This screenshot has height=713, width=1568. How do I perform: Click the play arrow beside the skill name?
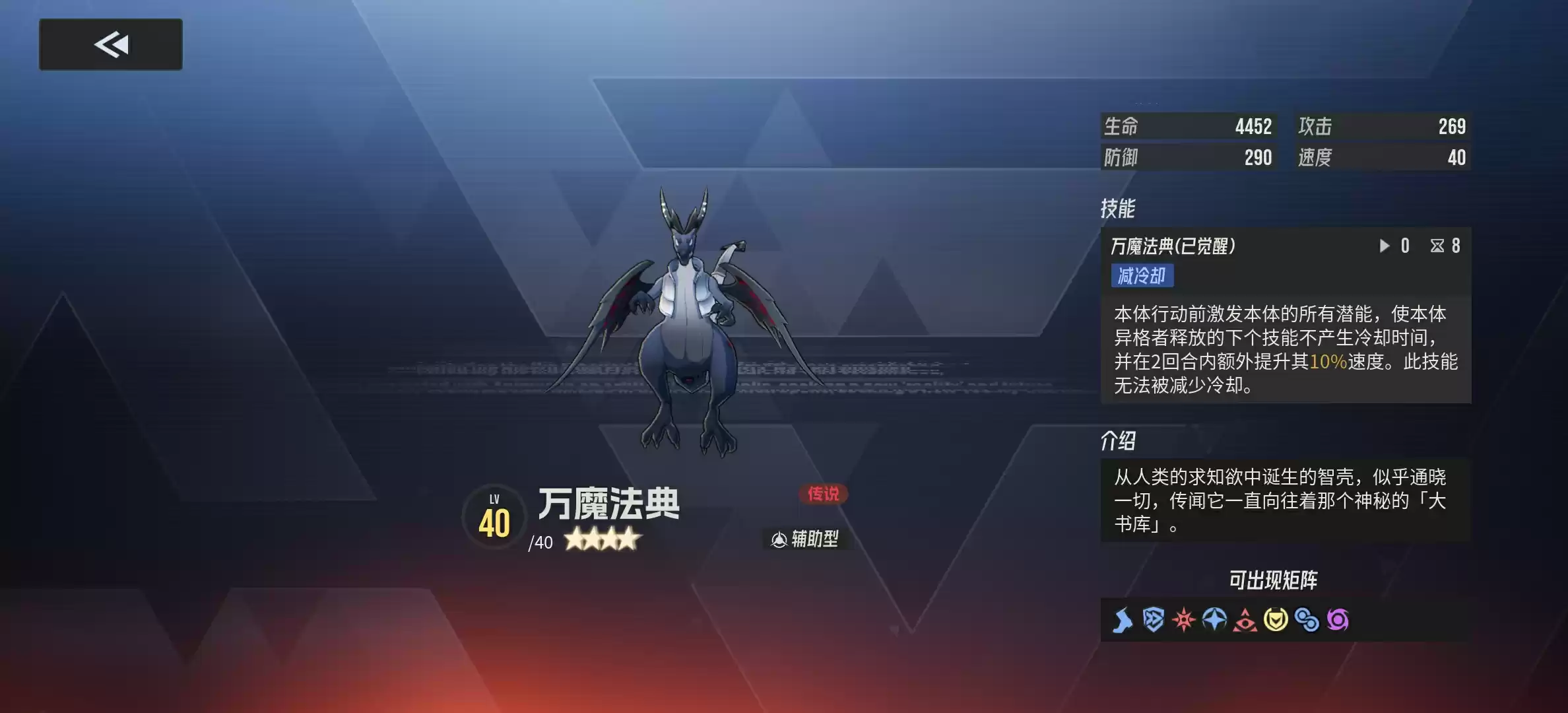click(1384, 246)
